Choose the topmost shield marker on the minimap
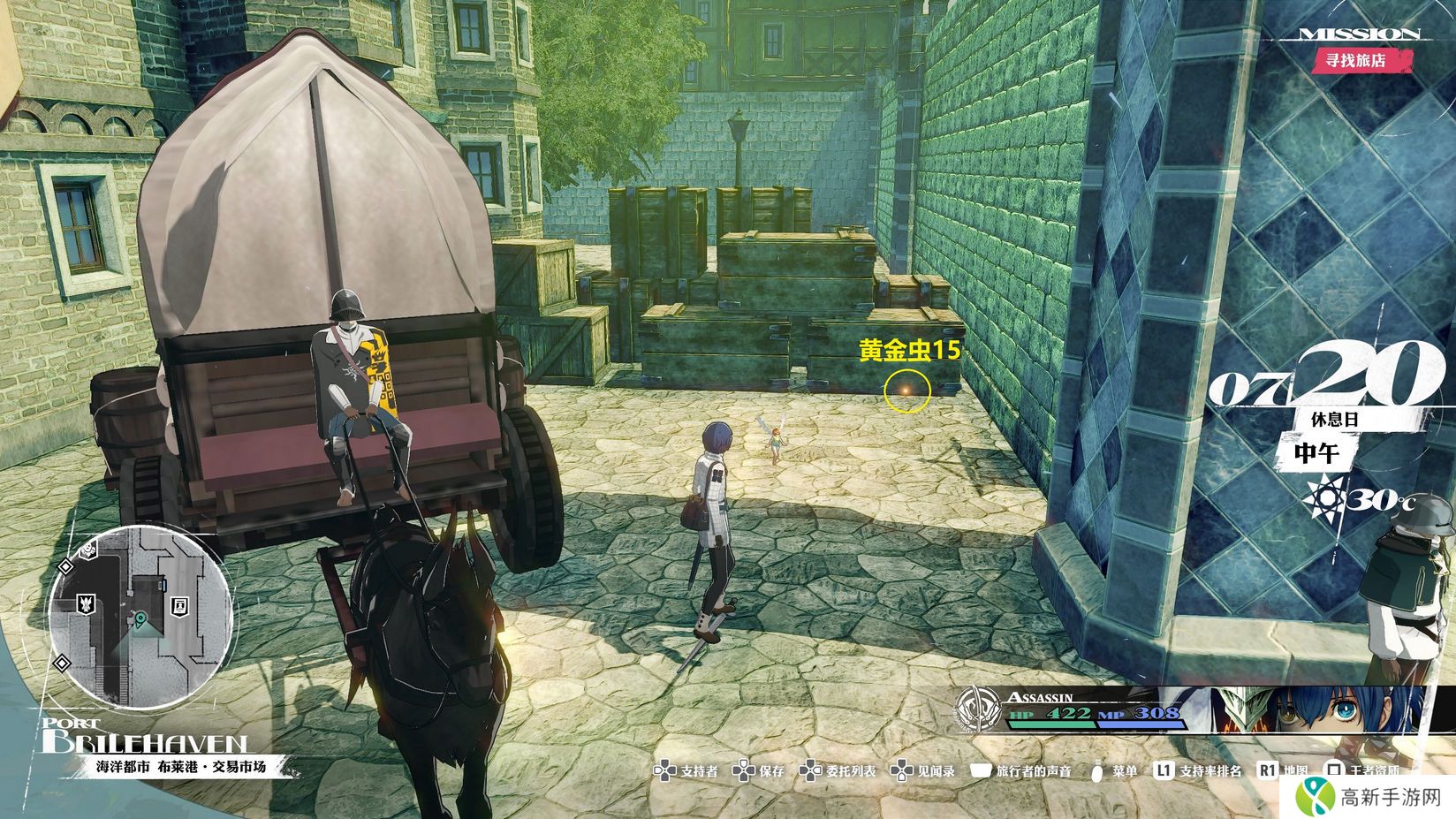The height and width of the screenshot is (819, 1456). (x=89, y=550)
